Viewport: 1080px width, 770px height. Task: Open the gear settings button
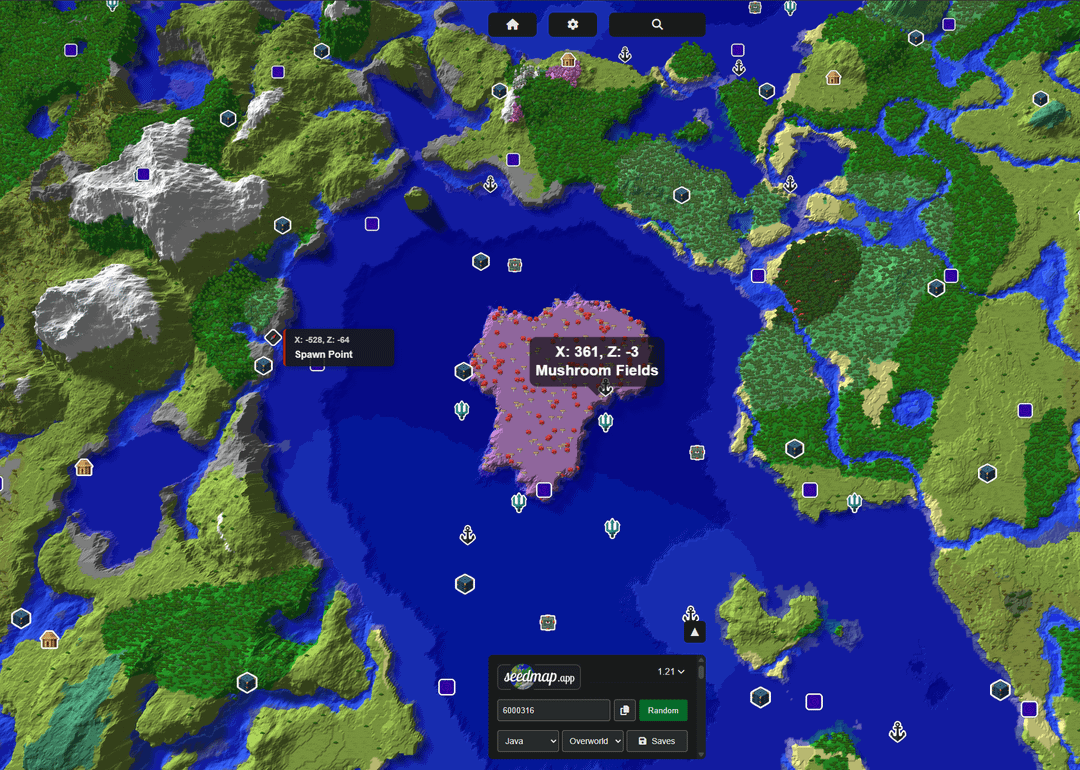coord(573,25)
